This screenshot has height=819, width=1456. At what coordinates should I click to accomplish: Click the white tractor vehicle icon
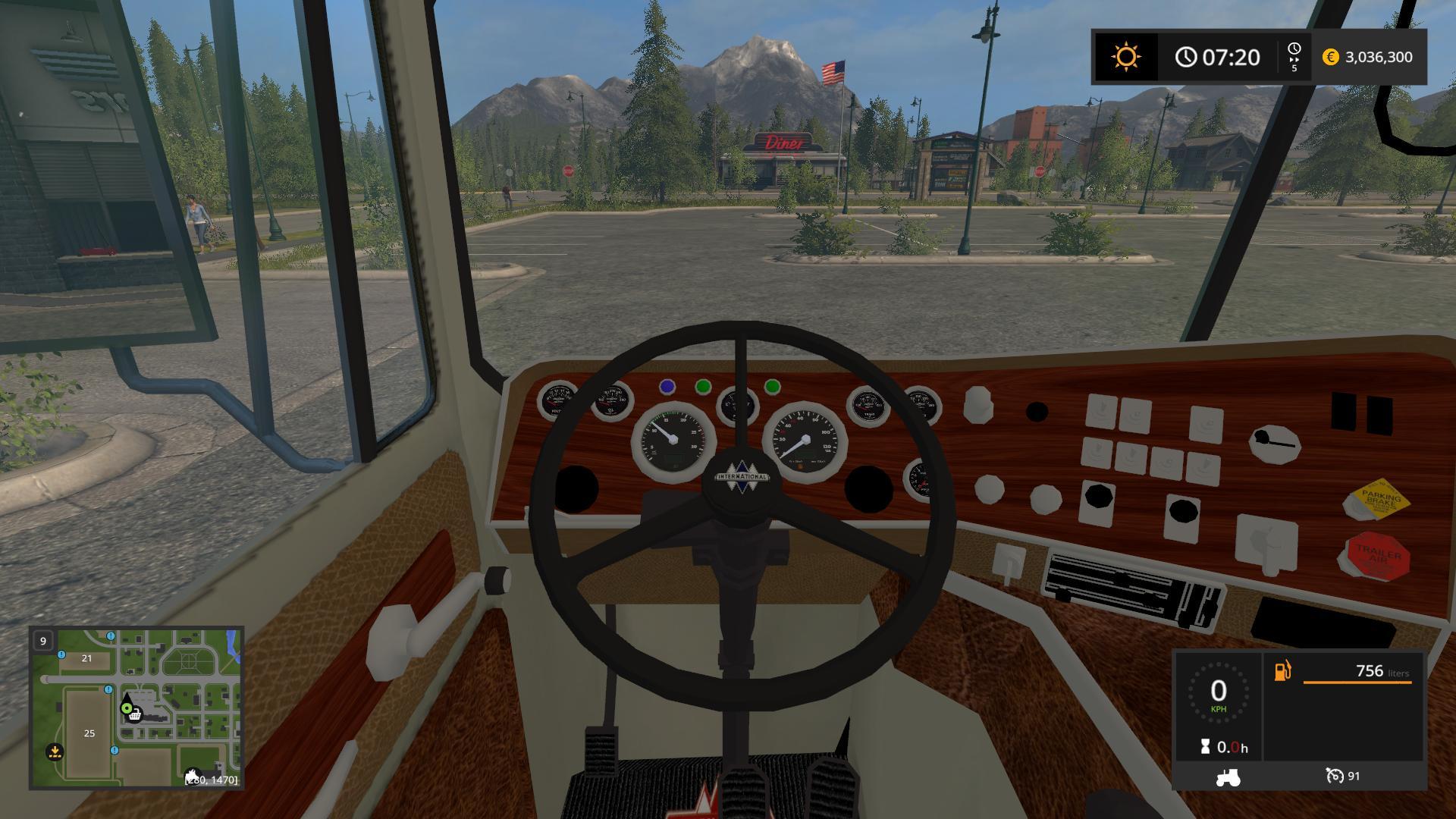(x=1227, y=777)
